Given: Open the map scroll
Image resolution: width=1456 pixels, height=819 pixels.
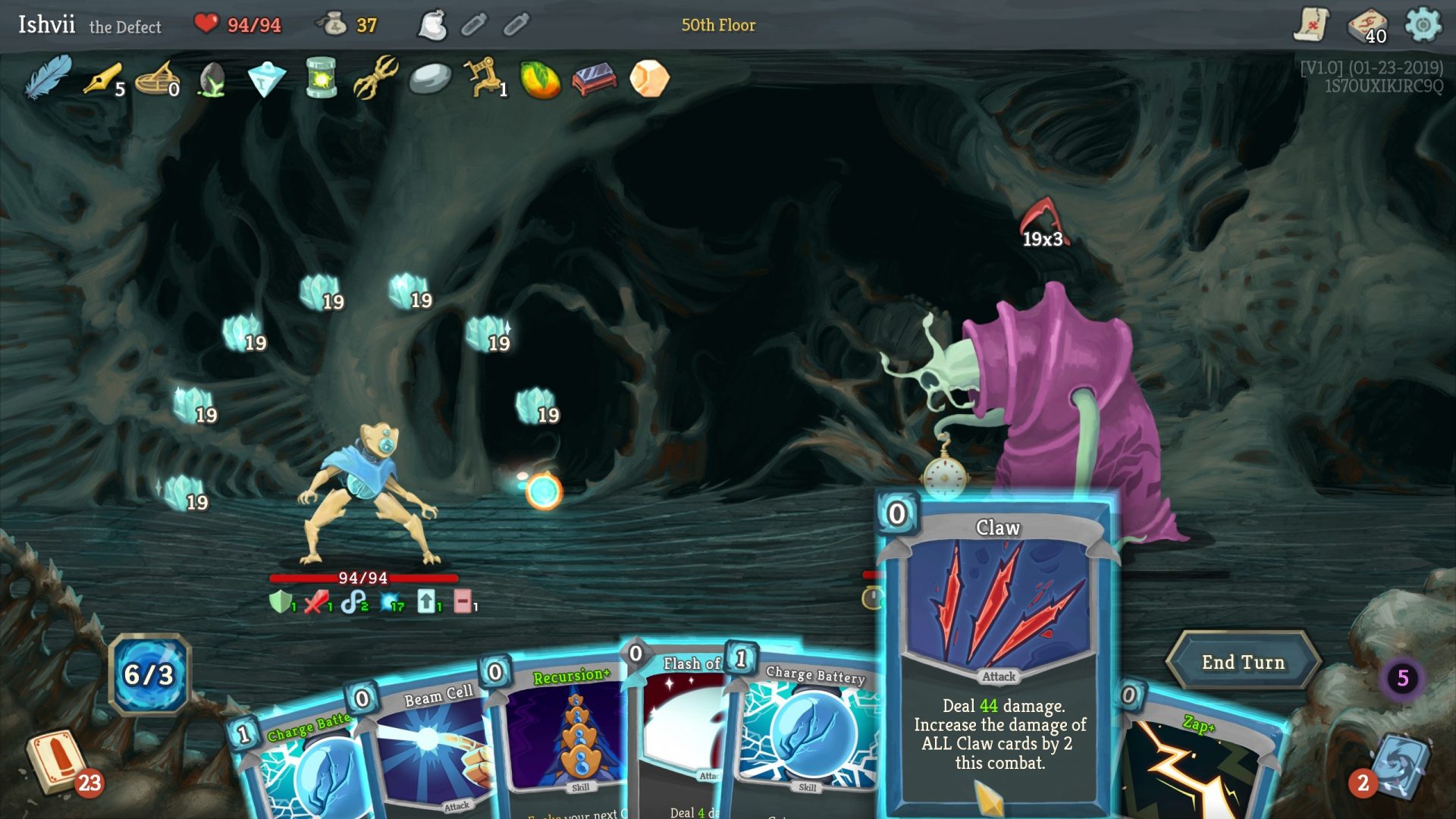Looking at the screenshot, I should coord(1311,25).
